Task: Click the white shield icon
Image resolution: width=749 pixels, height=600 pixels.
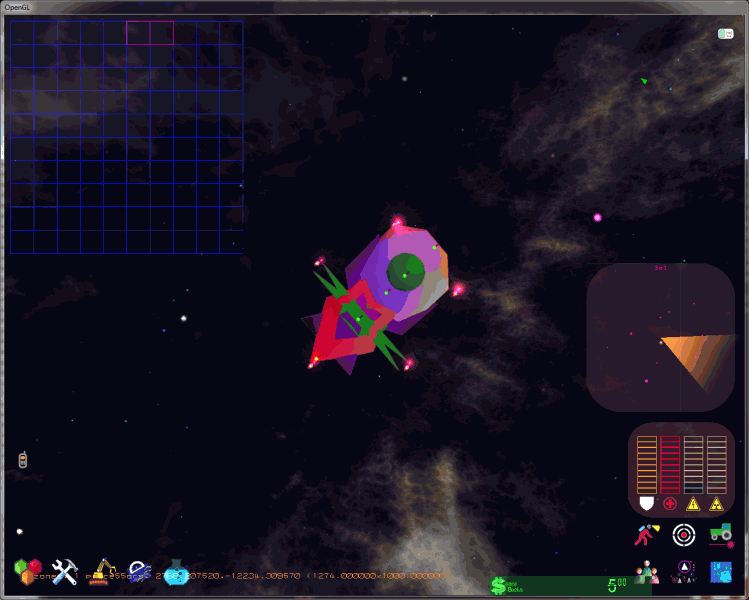Action: pyautogui.click(x=646, y=502)
